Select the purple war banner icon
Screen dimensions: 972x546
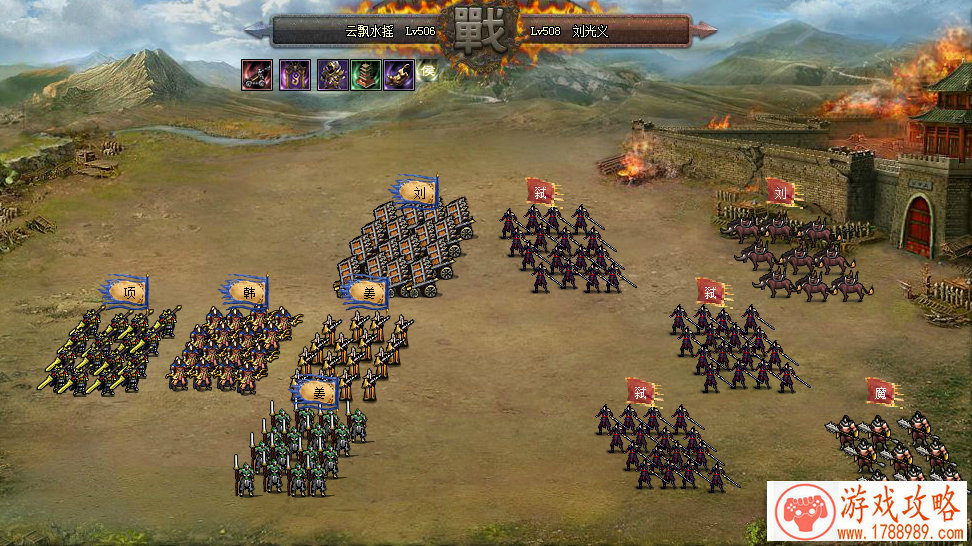[294, 75]
